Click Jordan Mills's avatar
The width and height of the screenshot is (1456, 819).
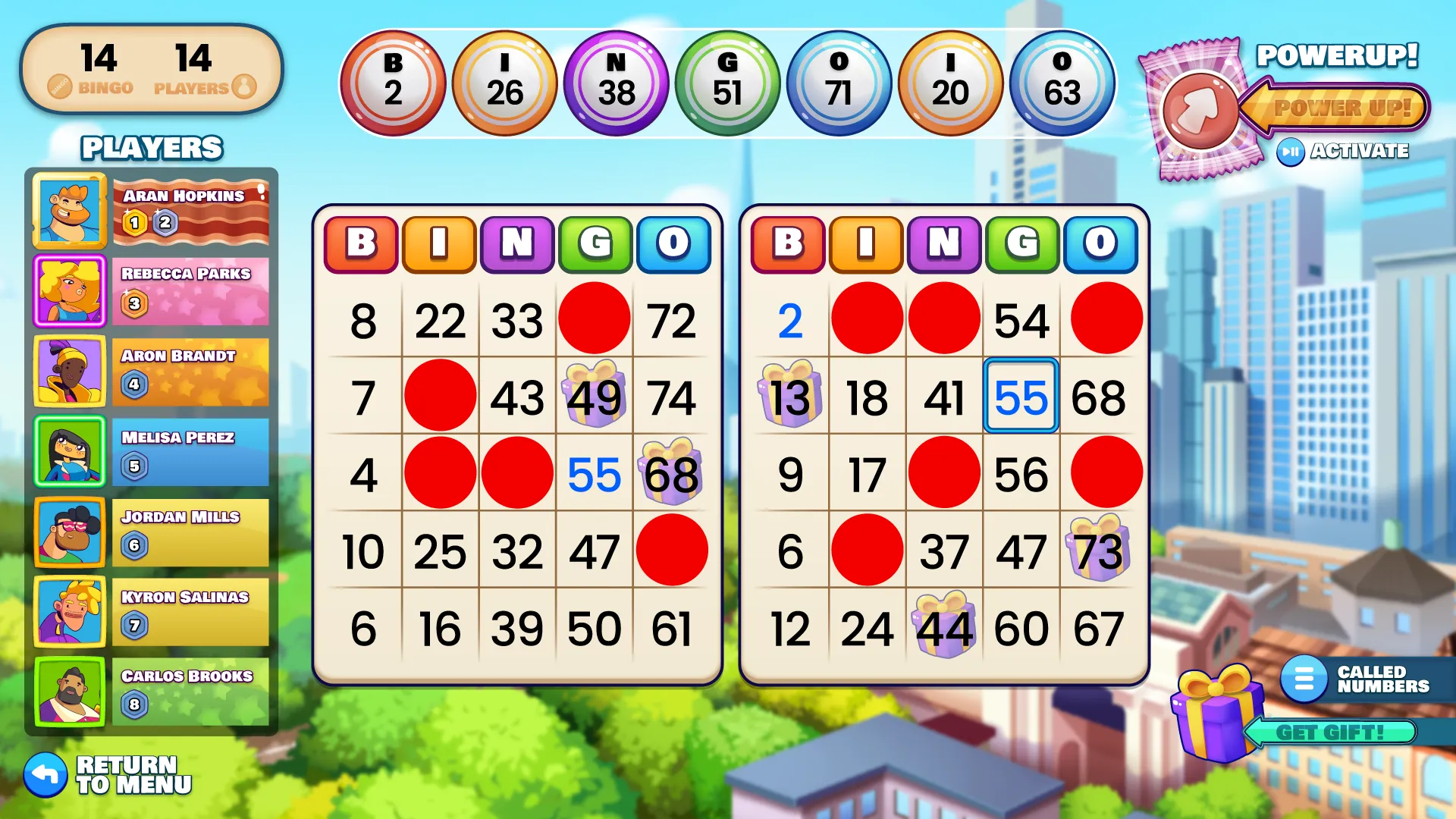(70, 532)
